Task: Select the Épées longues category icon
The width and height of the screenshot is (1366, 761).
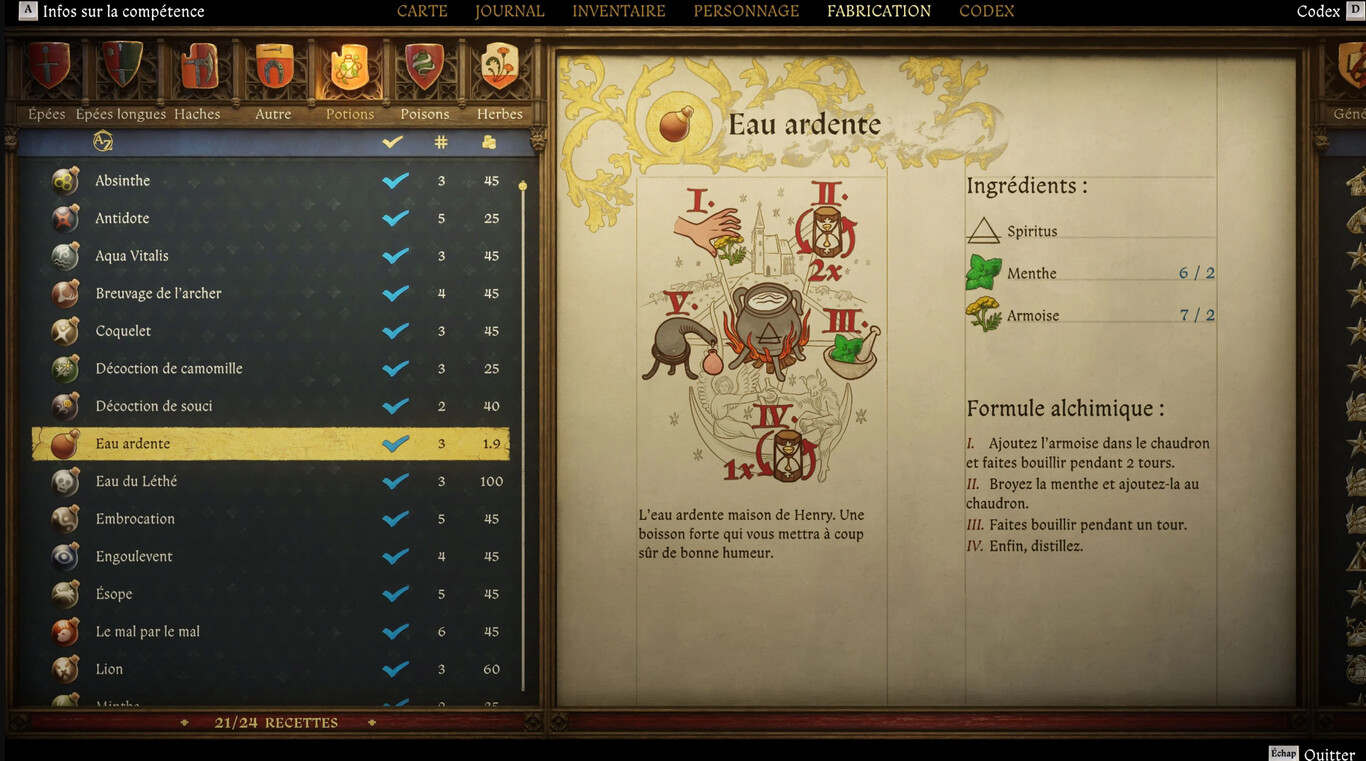Action: tap(121, 68)
